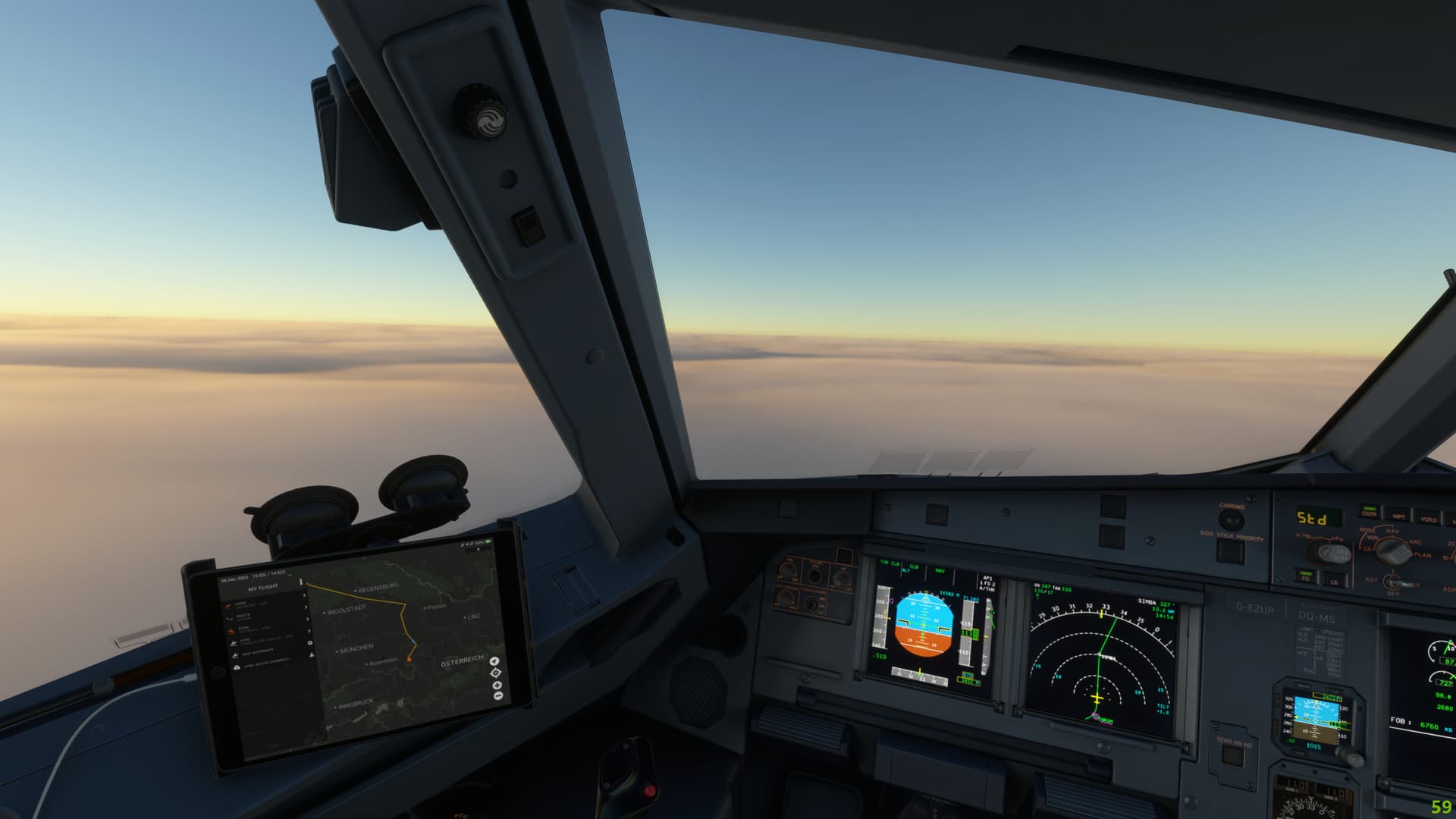The width and height of the screenshot is (1456, 819).
Task: Select the departure airplane icon in My Flight list
Action: pos(228,604)
